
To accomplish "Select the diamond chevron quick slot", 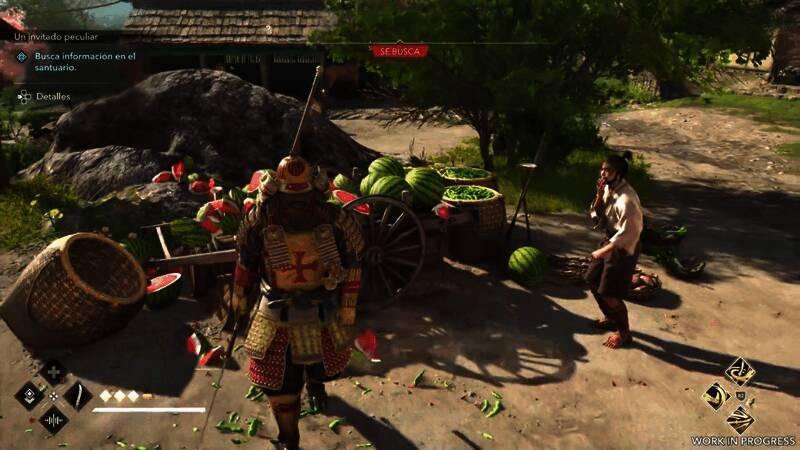I will pos(28,395).
